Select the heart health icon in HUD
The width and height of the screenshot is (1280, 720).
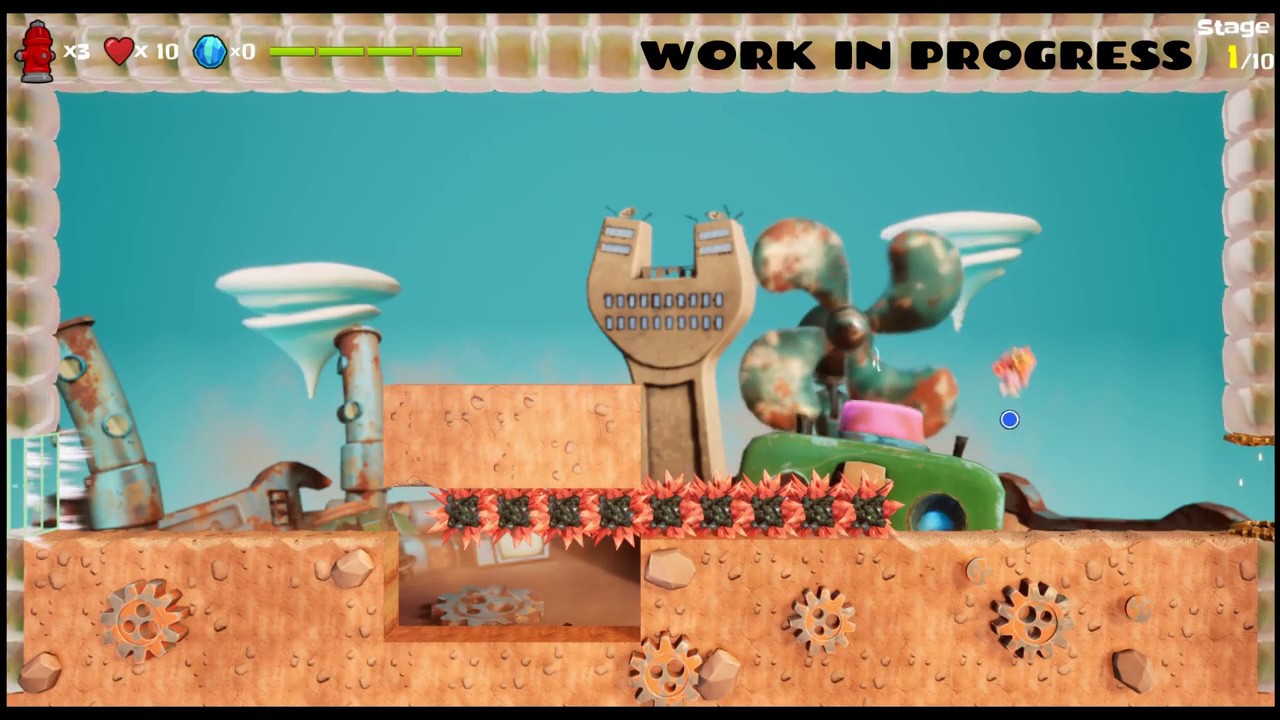tap(119, 51)
